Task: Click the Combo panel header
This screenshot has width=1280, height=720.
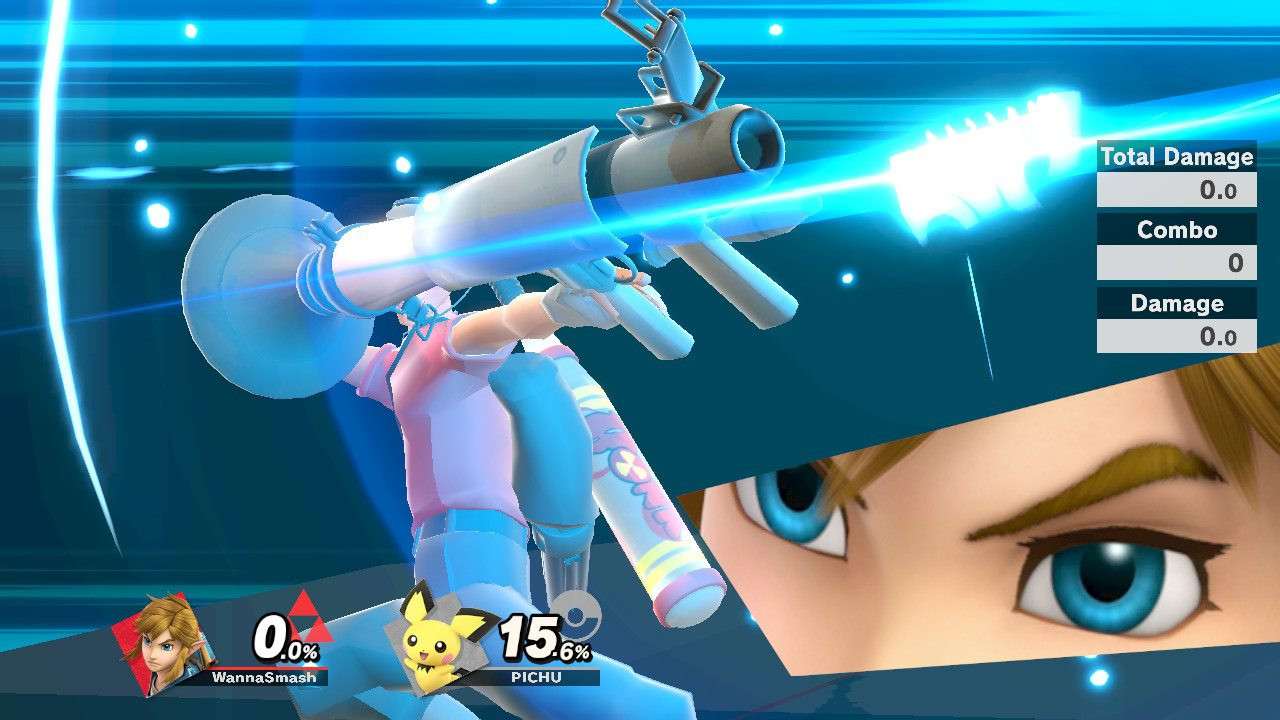Action: 1176,230
